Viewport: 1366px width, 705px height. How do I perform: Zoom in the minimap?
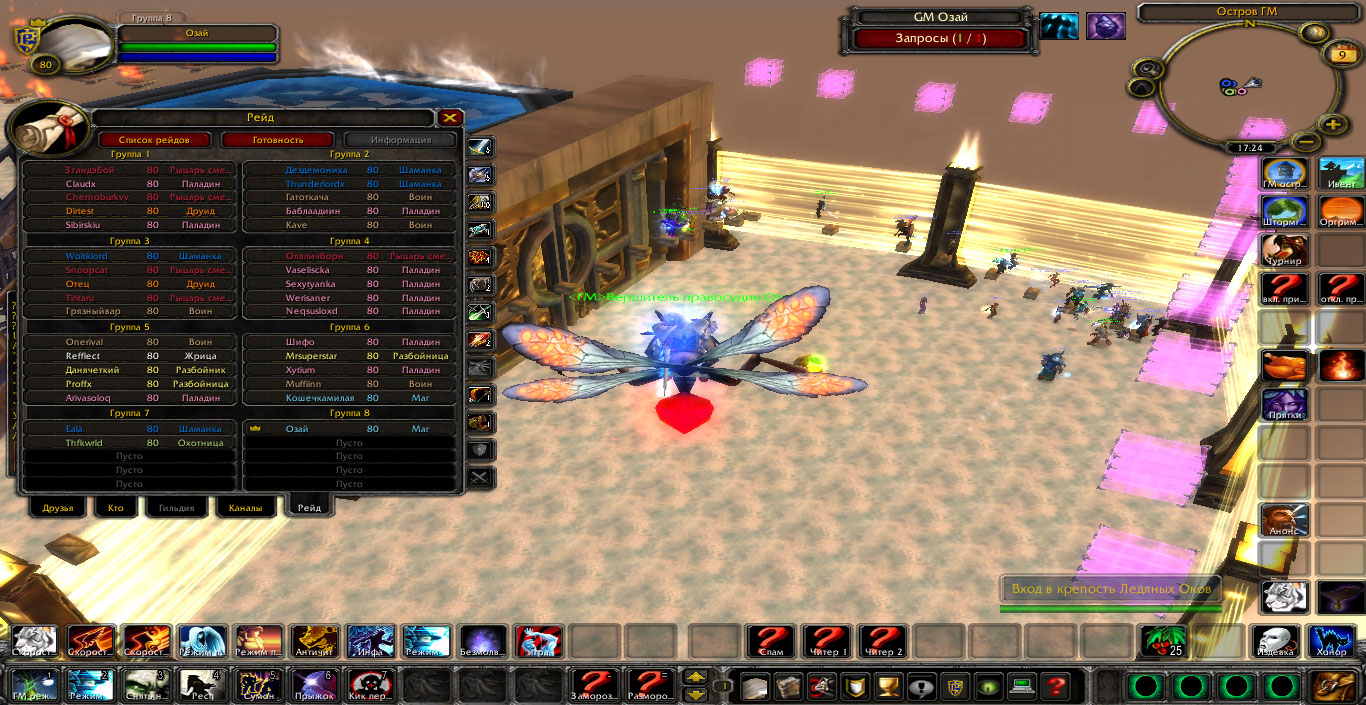(1332, 125)
